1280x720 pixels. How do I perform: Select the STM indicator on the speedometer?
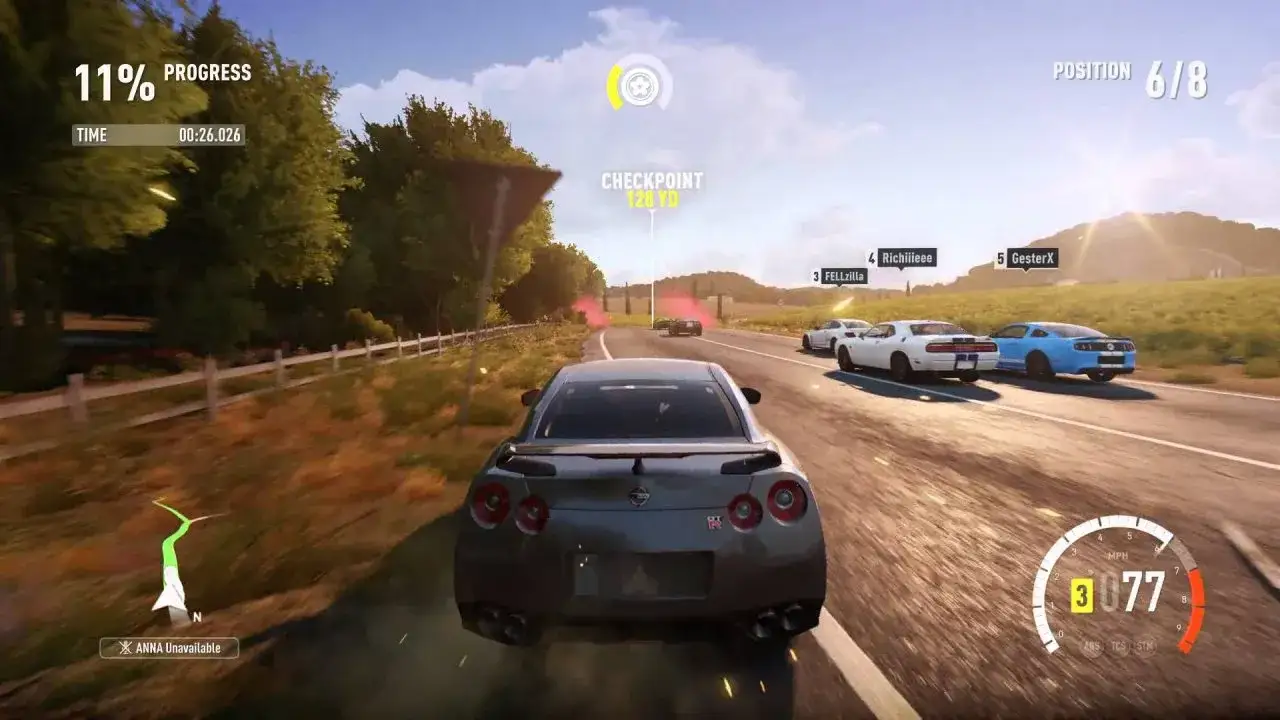click(1146, 646)
